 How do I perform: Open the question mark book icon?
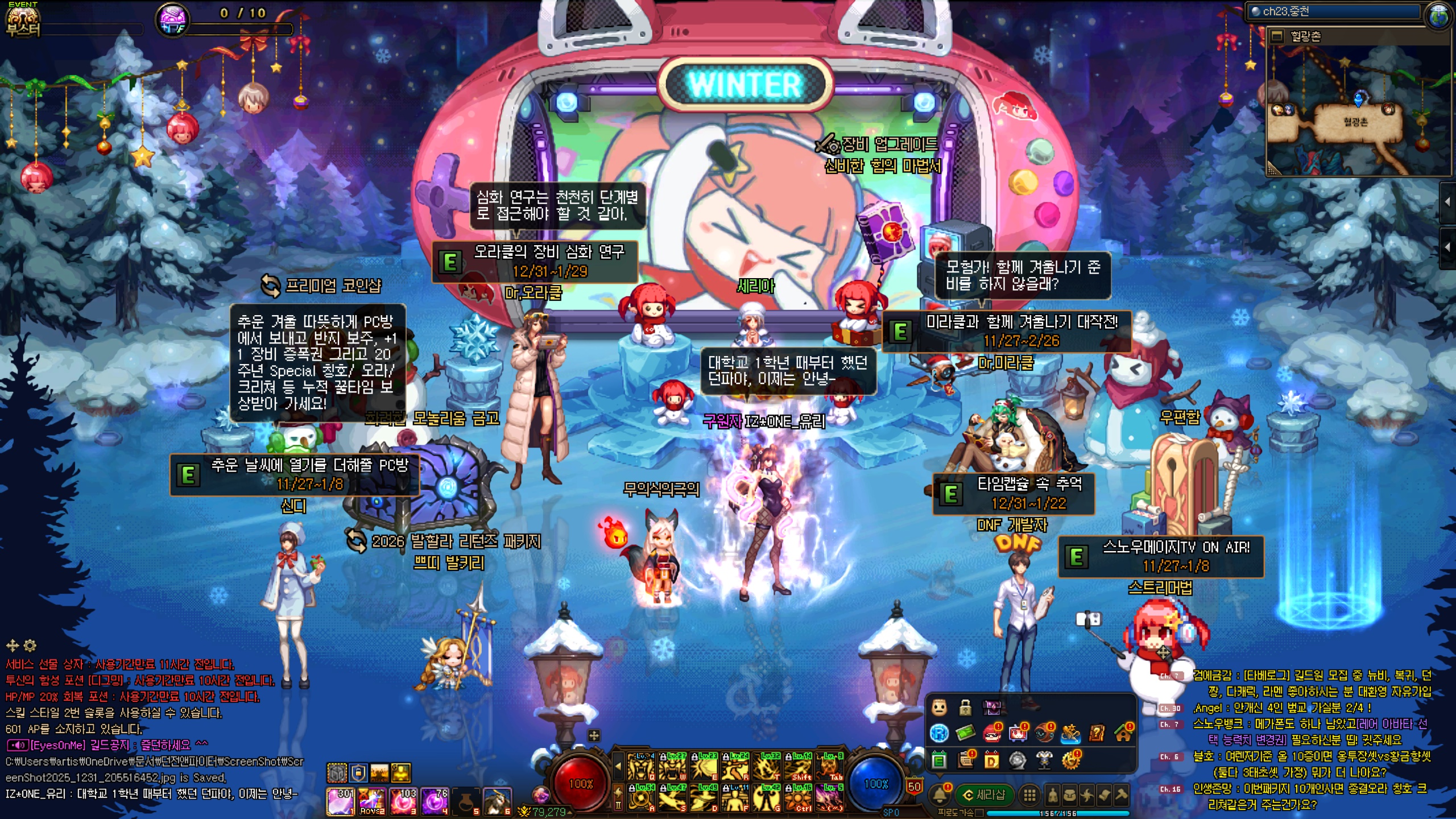pyautogui.click(x=1097, y=733)
